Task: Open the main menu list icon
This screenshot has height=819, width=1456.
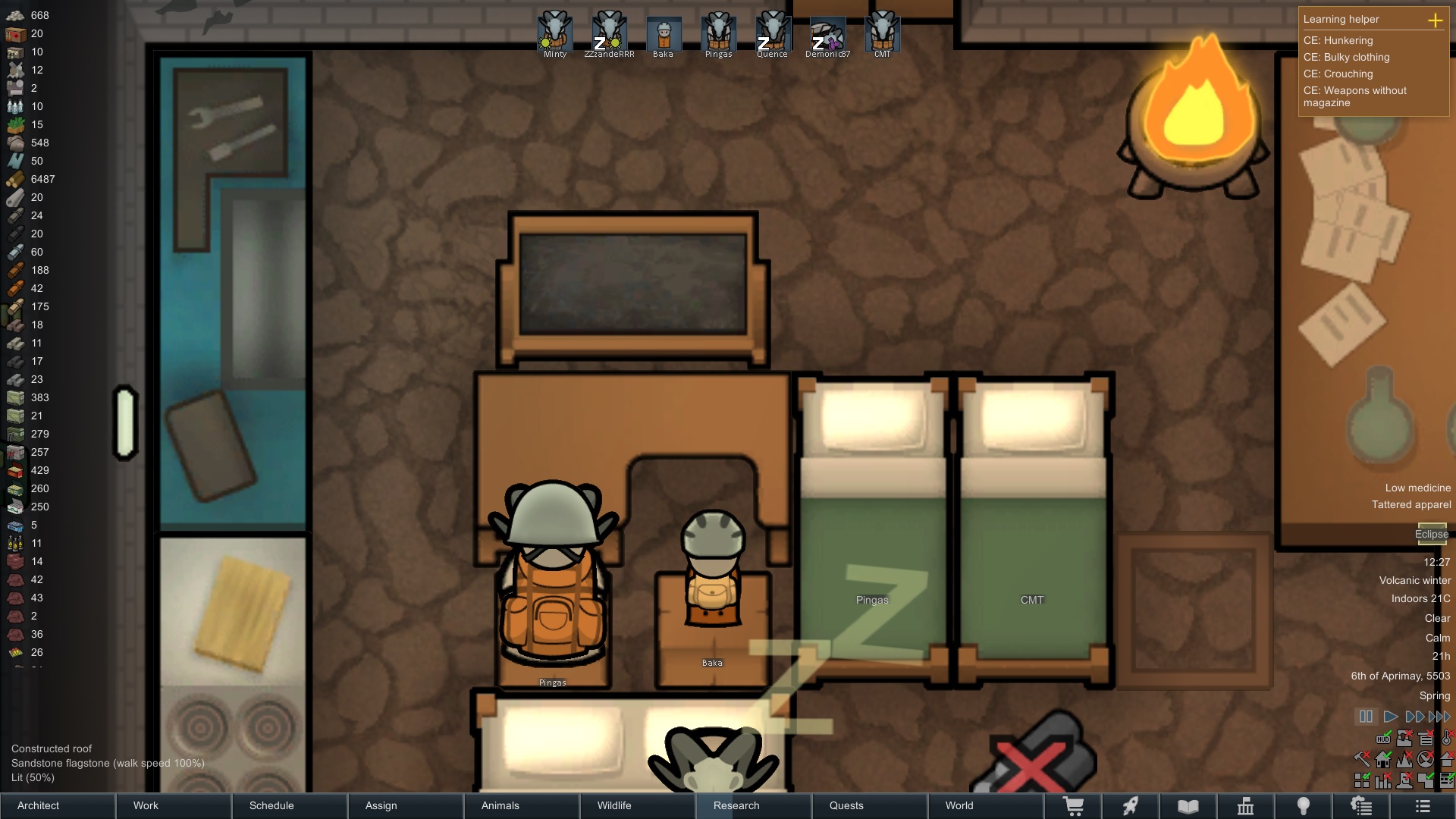Action: (1423, 806)
